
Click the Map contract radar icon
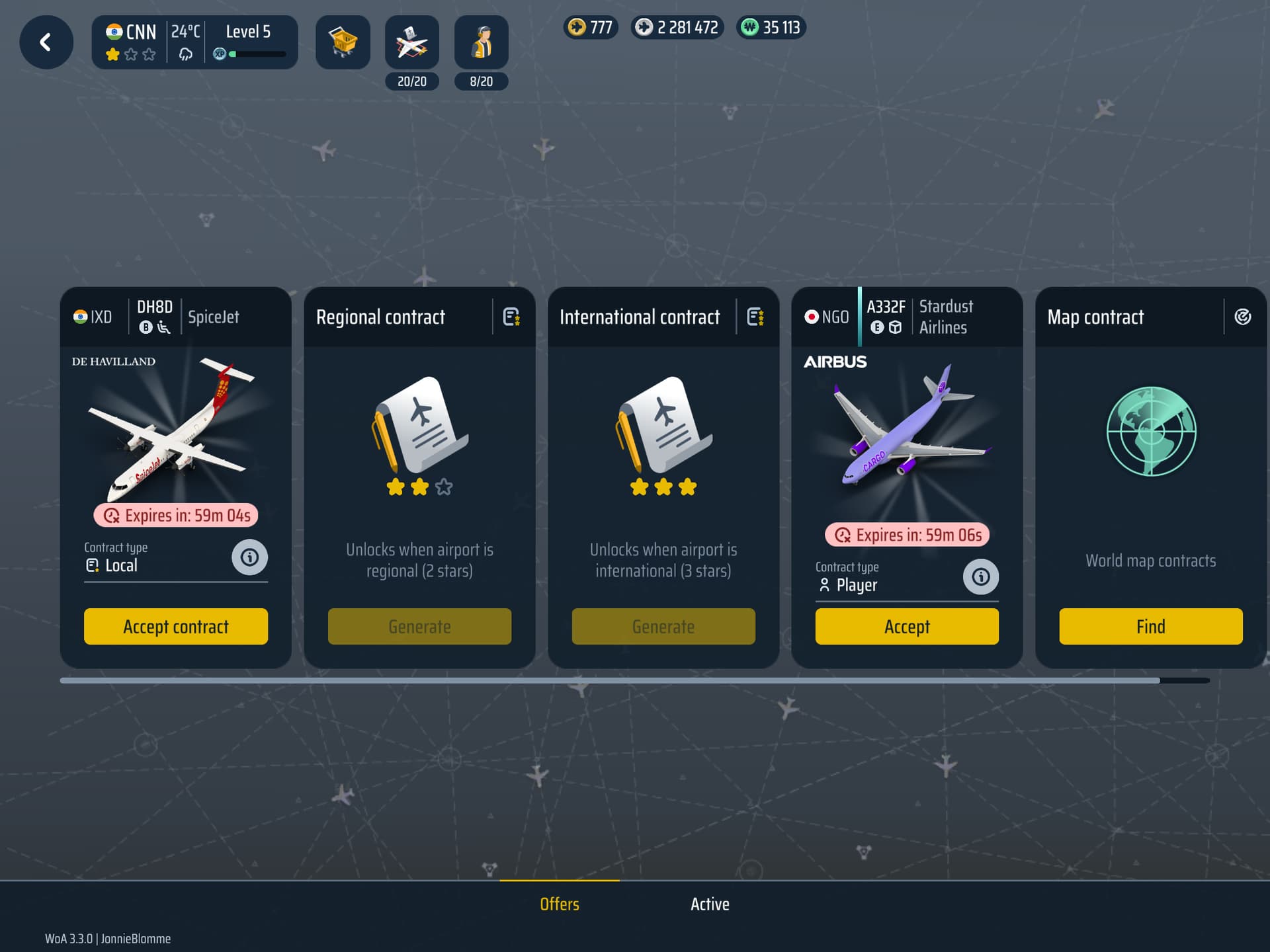coord(1242,317)
